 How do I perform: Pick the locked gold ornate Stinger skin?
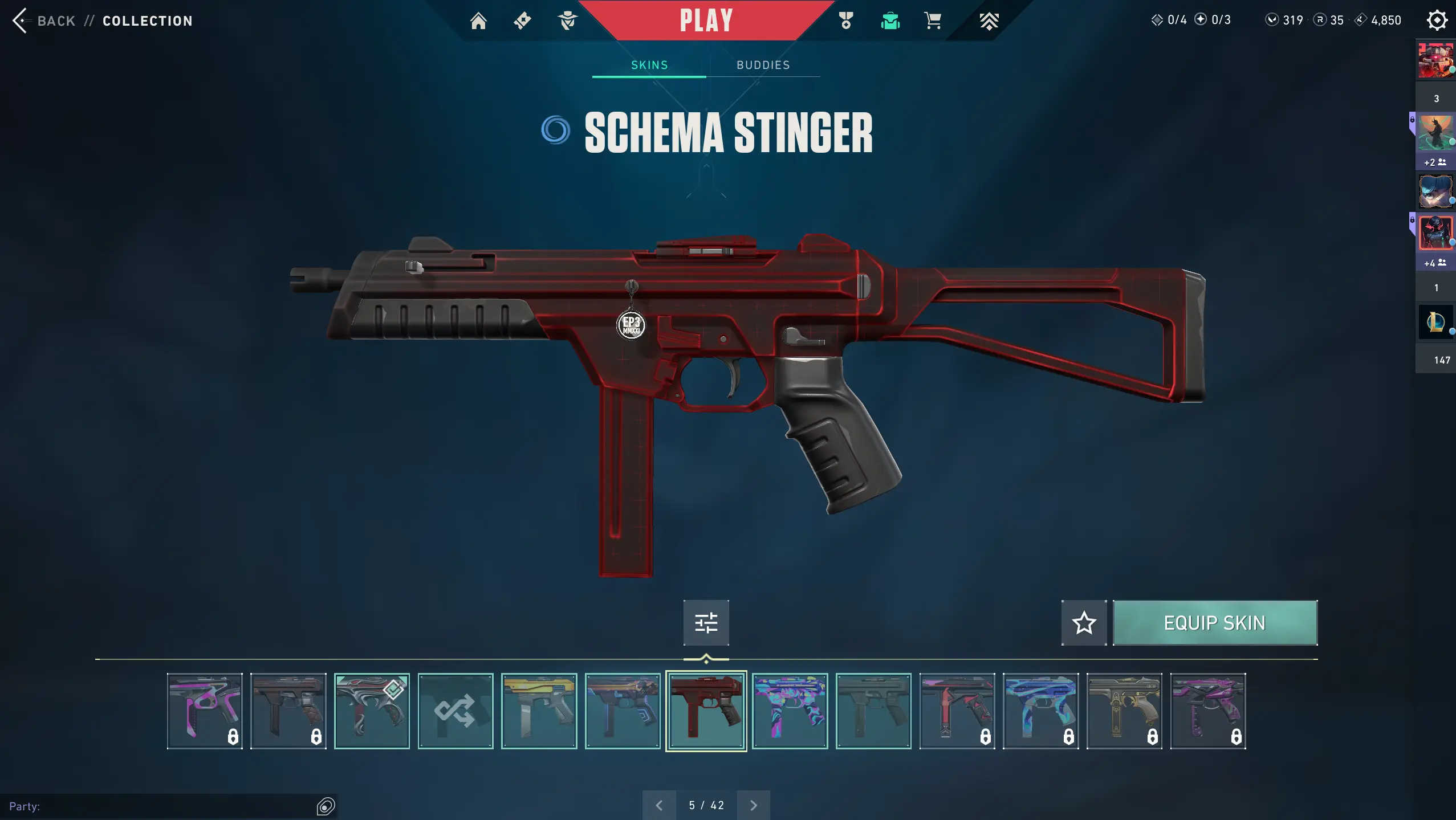coord(1124,711)
